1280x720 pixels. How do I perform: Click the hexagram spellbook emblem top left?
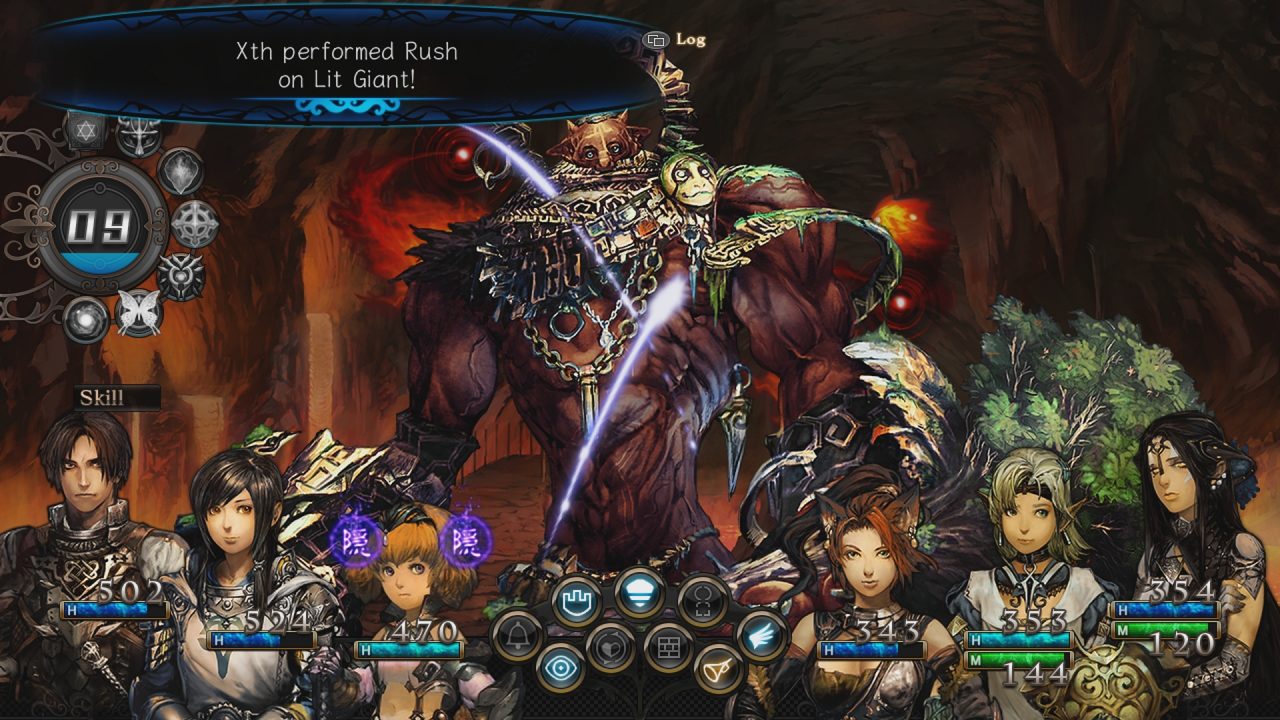coord(84,131)
